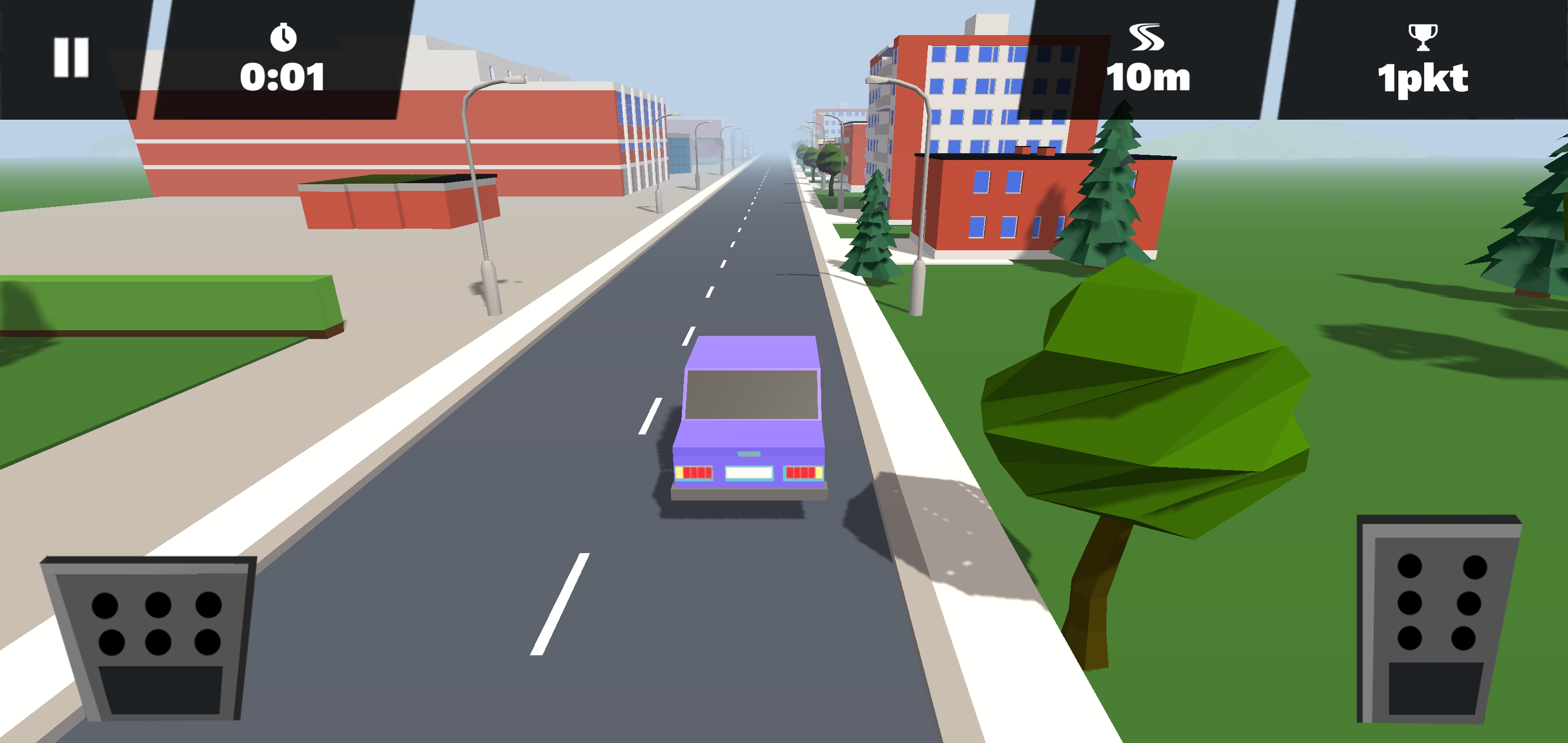Pause the game with the pause button
This screenshot has width=1568, height=743.
point(71,57)
